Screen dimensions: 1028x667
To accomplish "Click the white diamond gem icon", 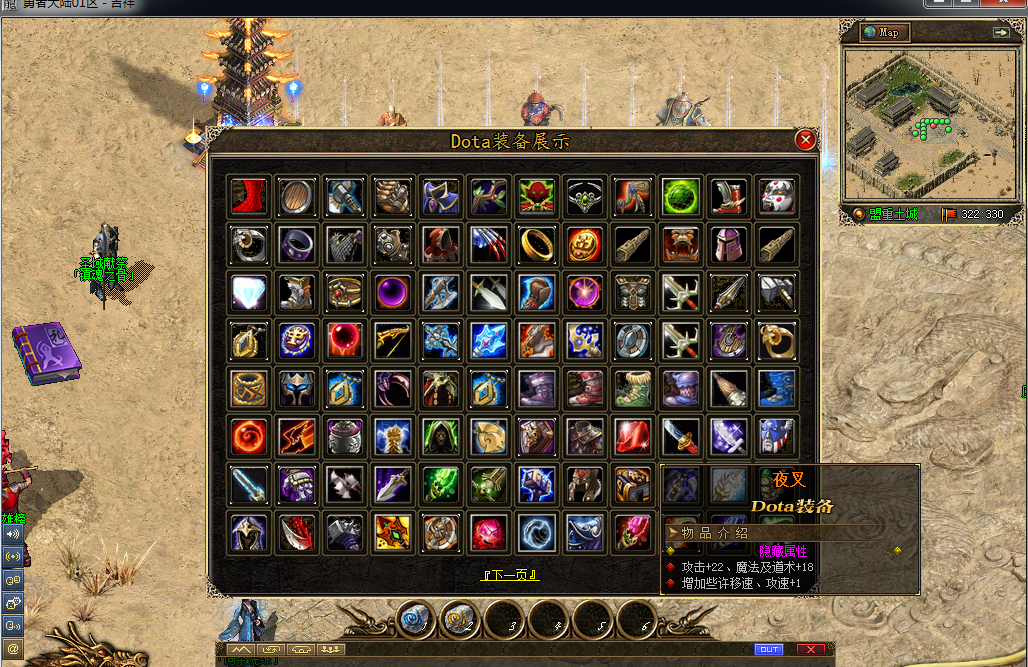I will click(x=248, y=292).
